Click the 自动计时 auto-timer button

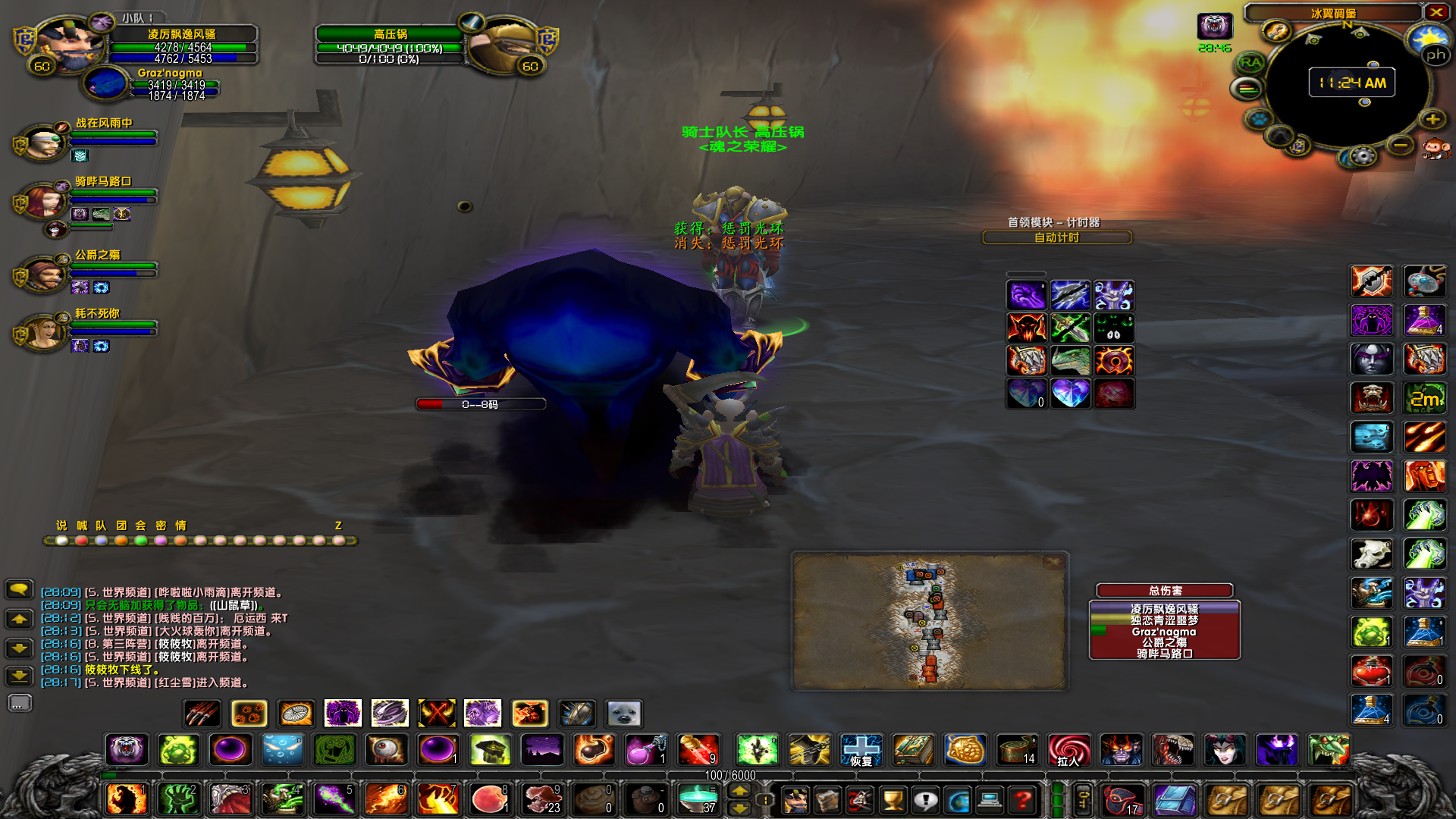[1056, 237]
